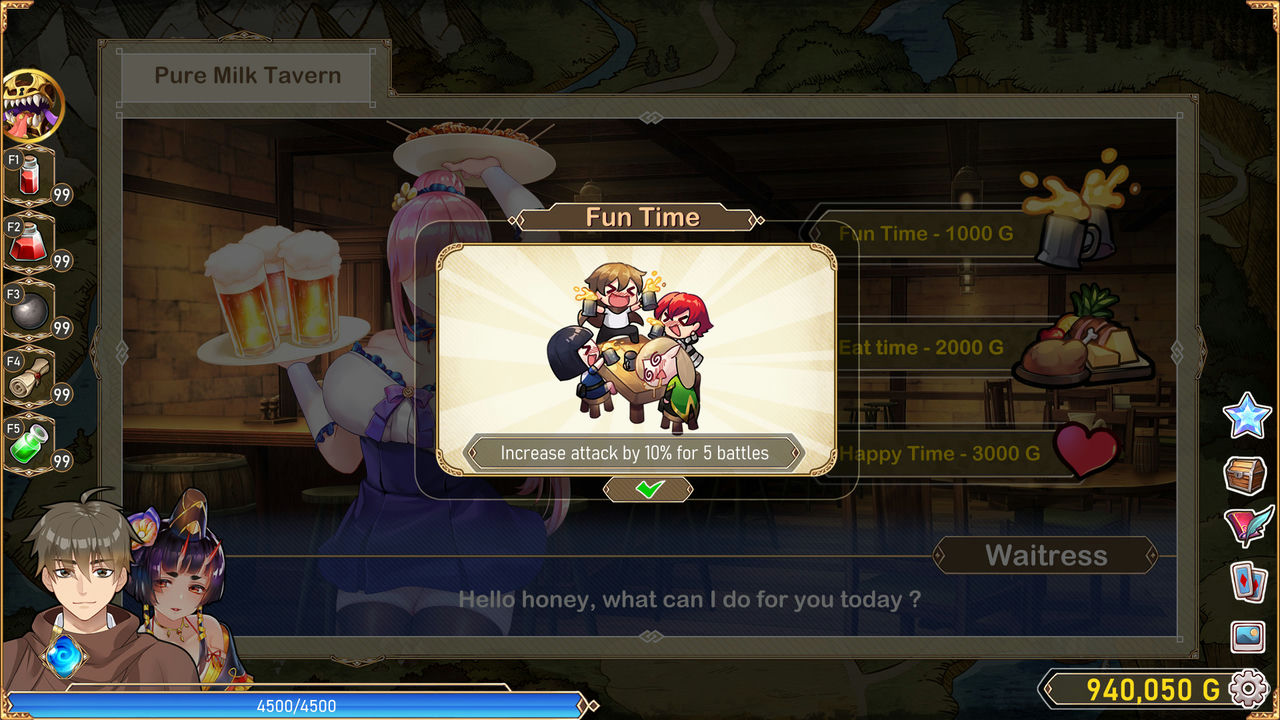This screenshot has height=720, width=1280.
Task: Open the treasure chest inventory
Action: click(1246, 475)
